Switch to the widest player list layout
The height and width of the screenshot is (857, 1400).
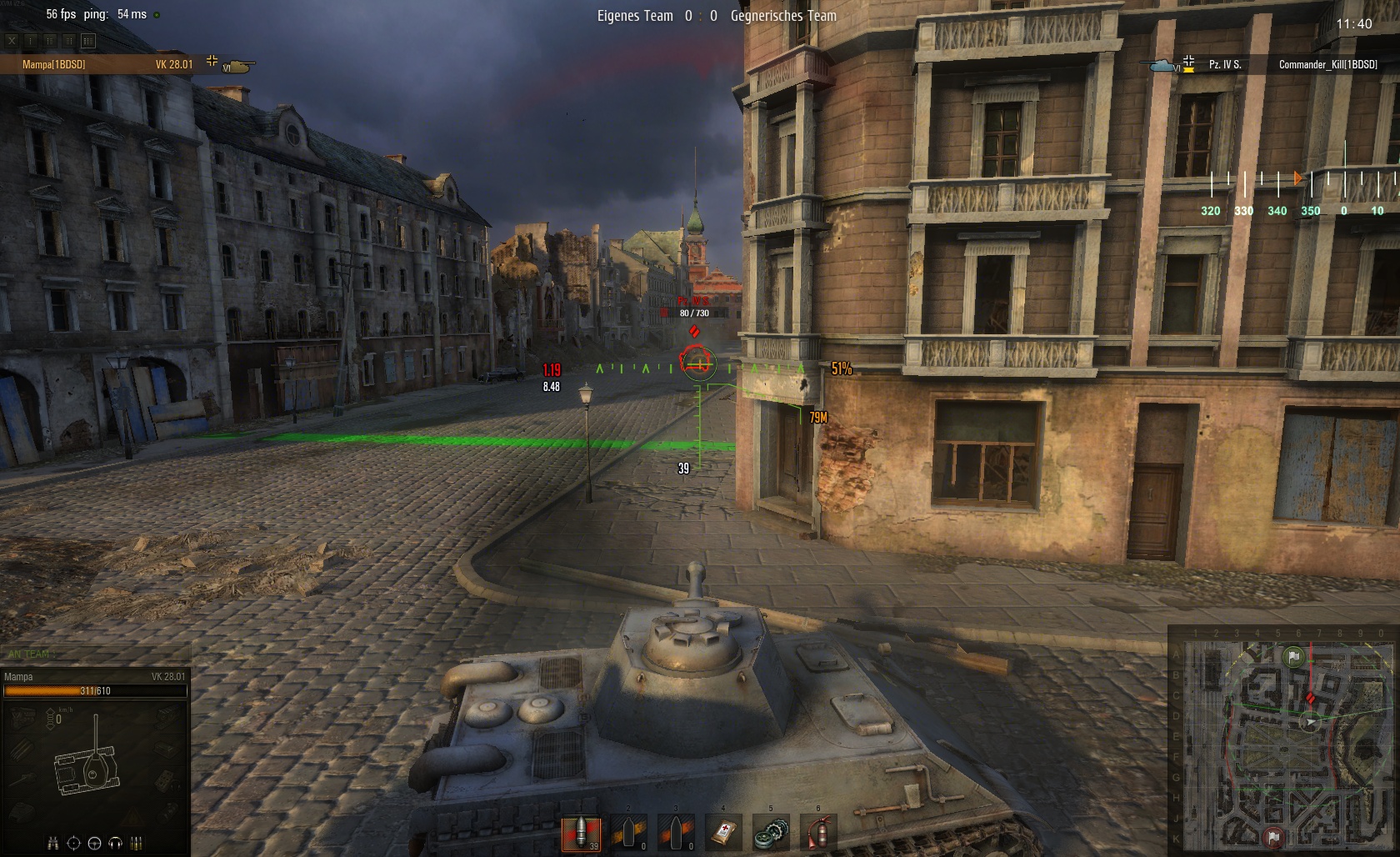(88, 40)
